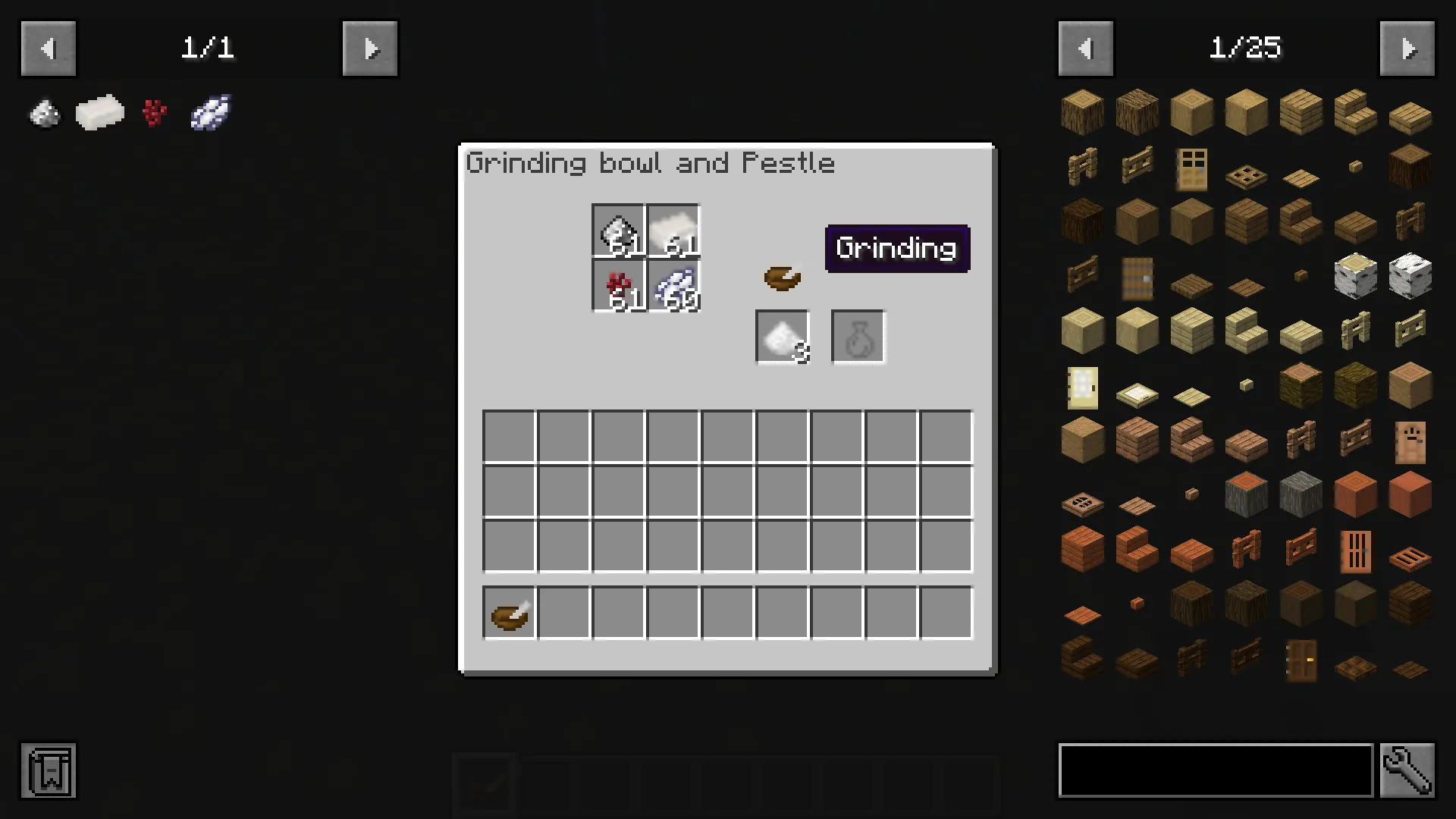Image resolution: width=1456 pixels, height=819 pixels.
Task: Advance the item list with the right arrow
Action: (1408, 48)
